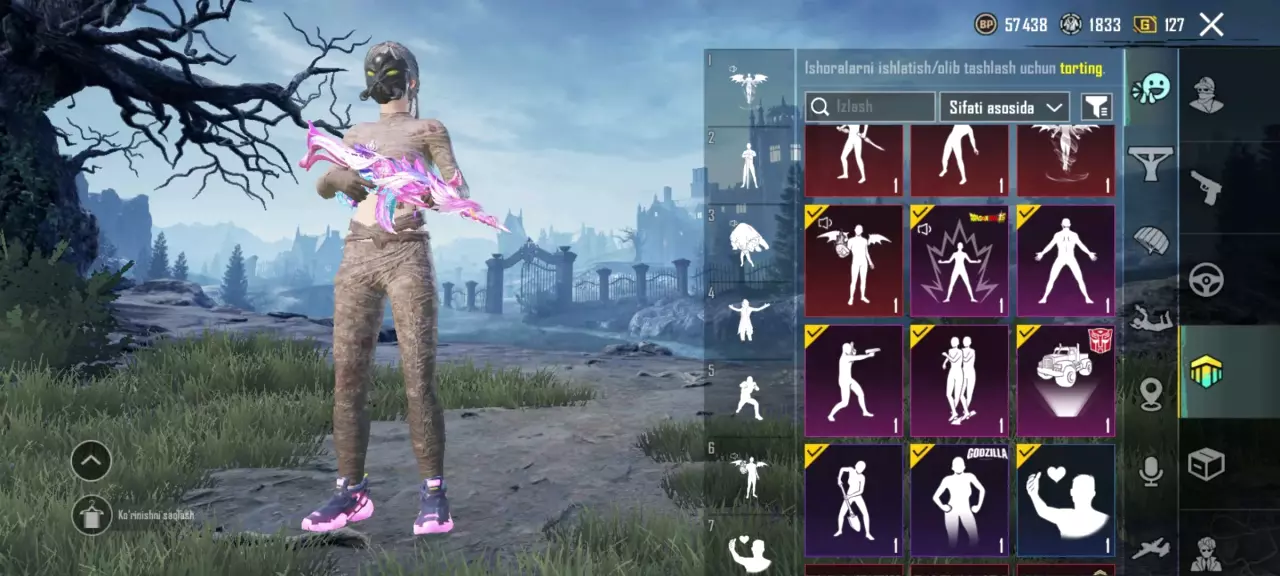This screenshot has width=1280, height=576.
Task: Select the Godzilla emote tile
Action: pos(959,499)
